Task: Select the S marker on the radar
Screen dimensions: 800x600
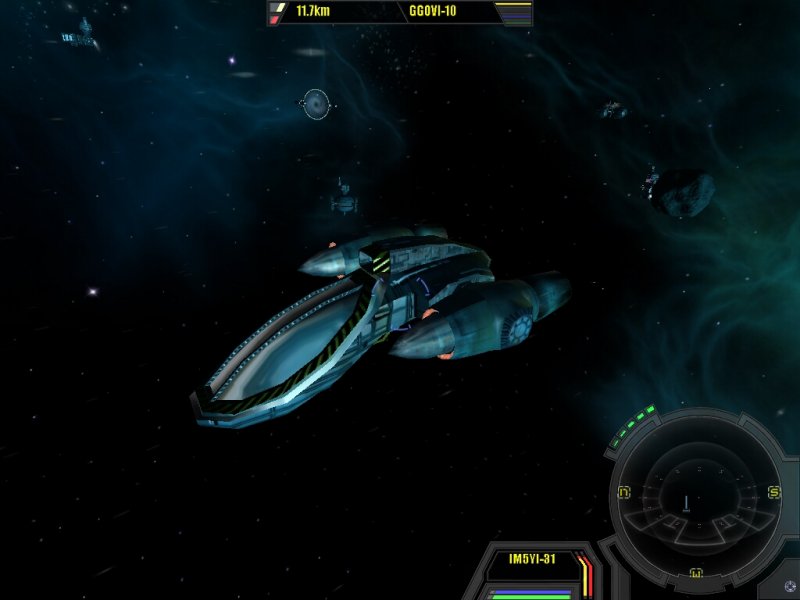Action: (773, 492)
